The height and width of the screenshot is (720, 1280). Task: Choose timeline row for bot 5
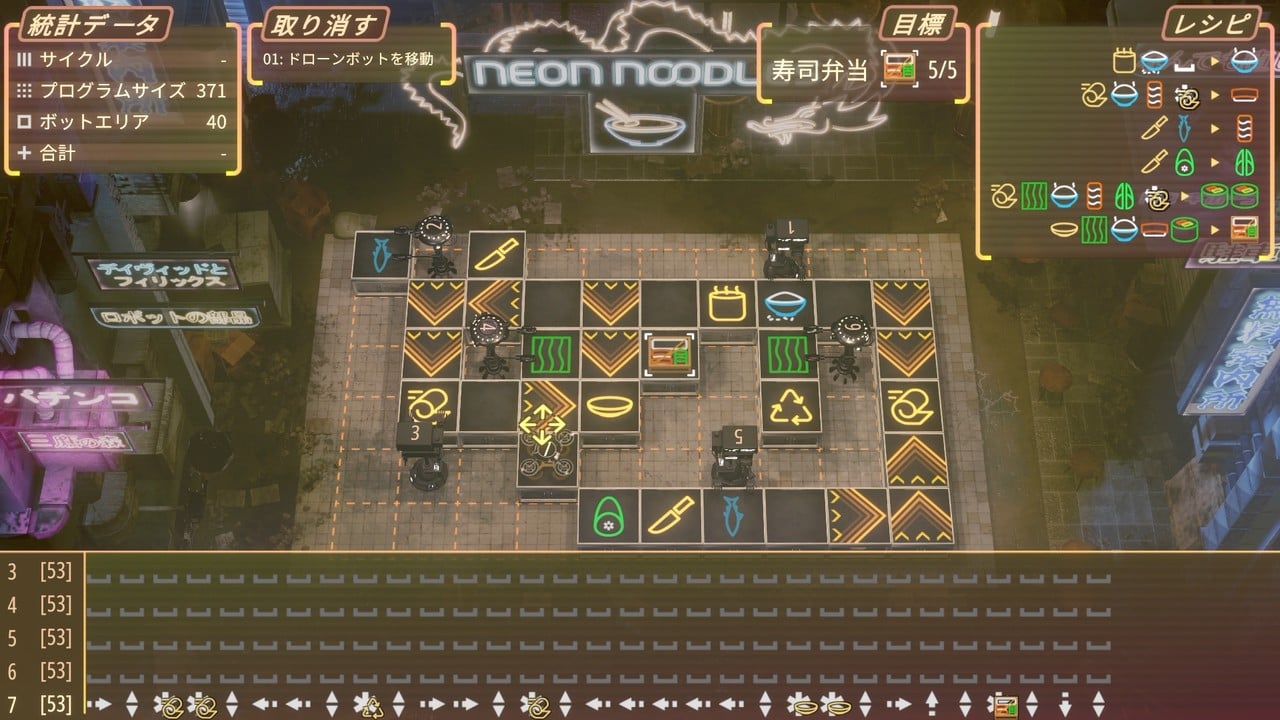40,638
